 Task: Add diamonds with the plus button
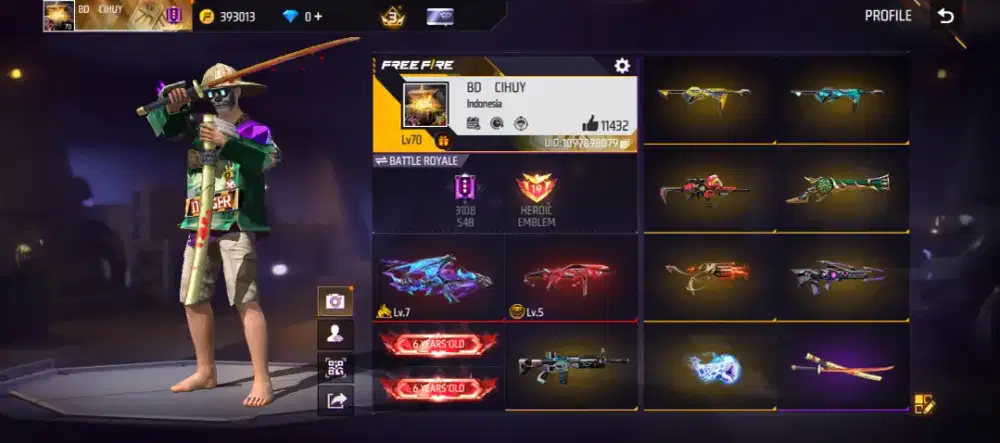[319, 17]
